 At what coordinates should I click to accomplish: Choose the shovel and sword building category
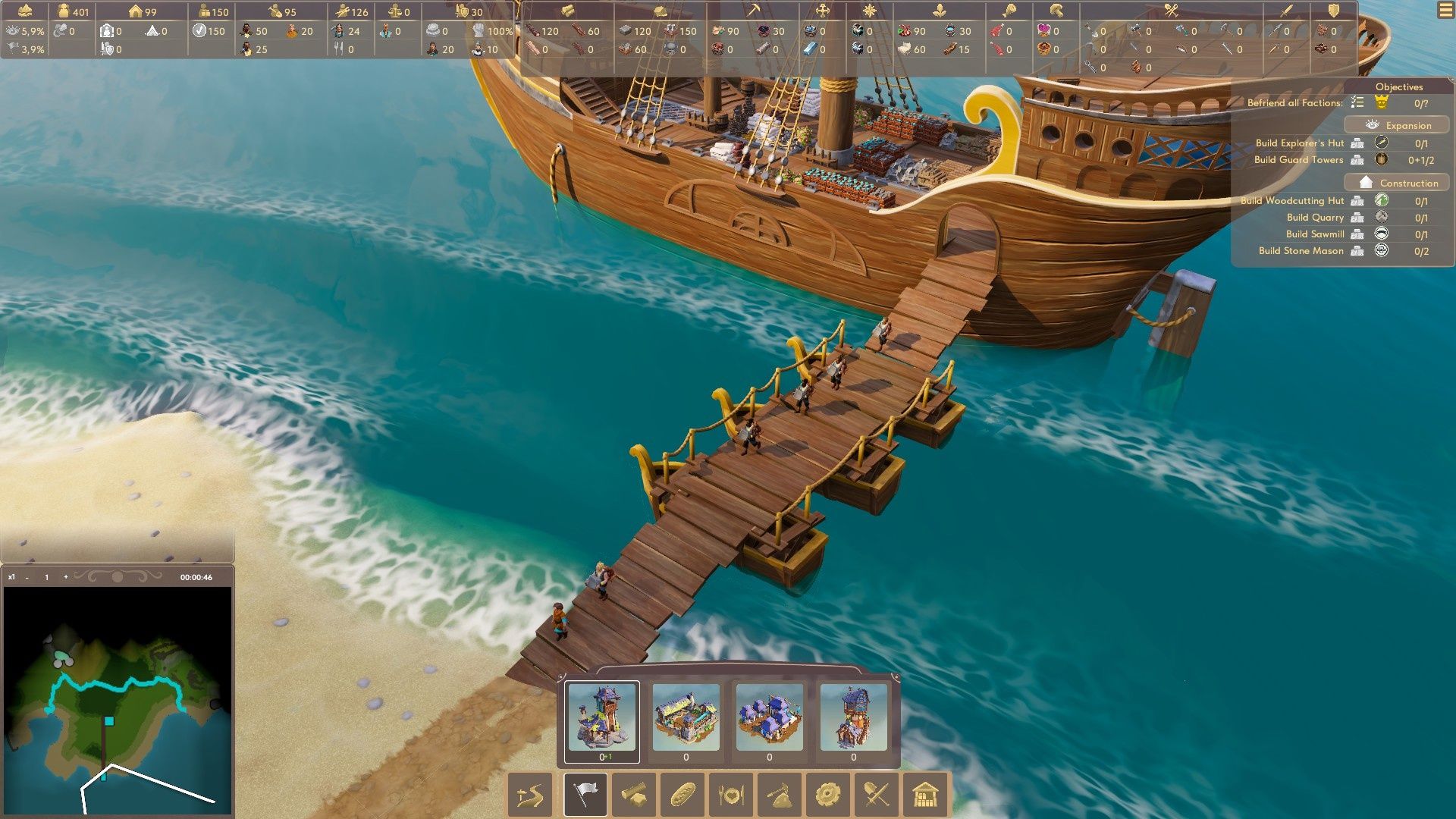pos(877,795)
